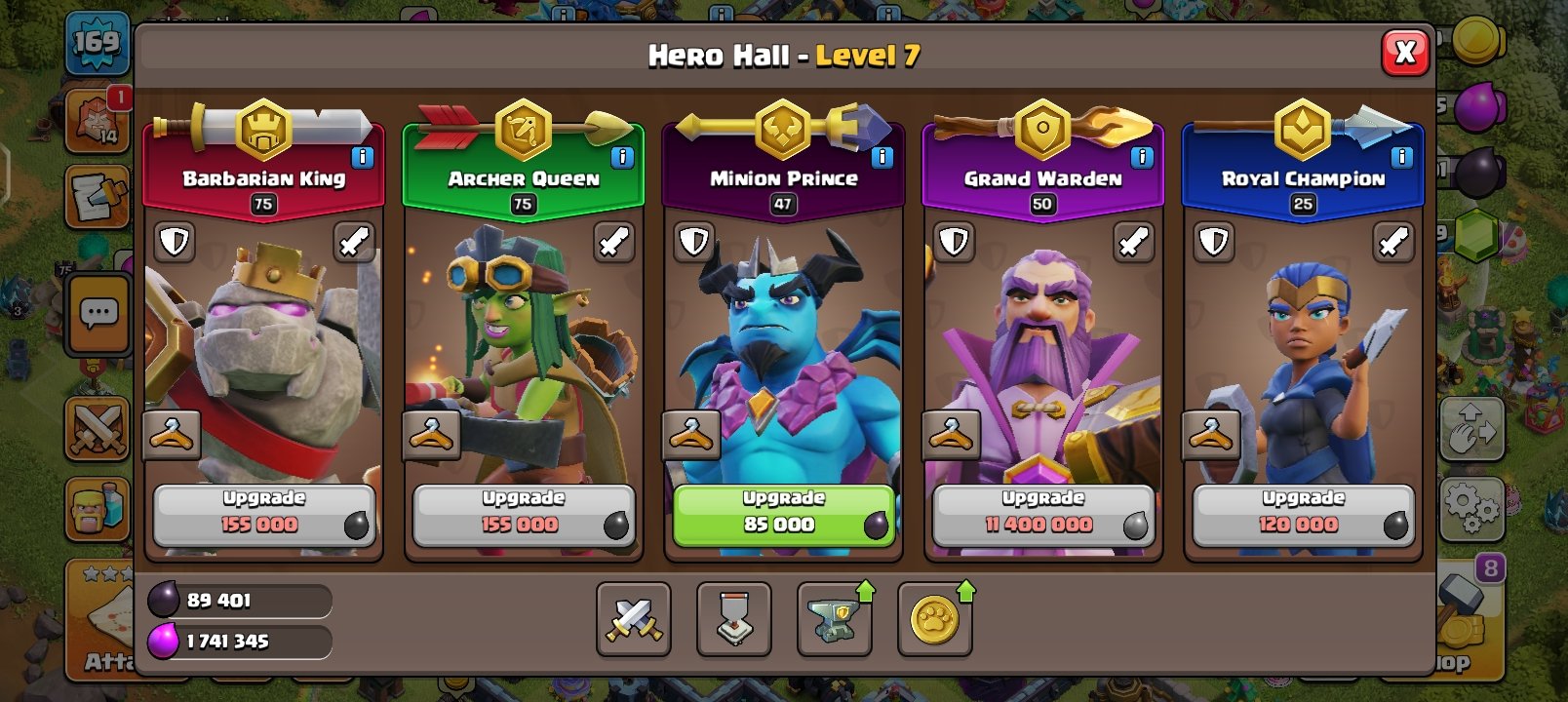The width and height of the screenshot is (1568, 702).
Task: Toggle Archer Queen's sword attack mode
Action: (613, 242)
